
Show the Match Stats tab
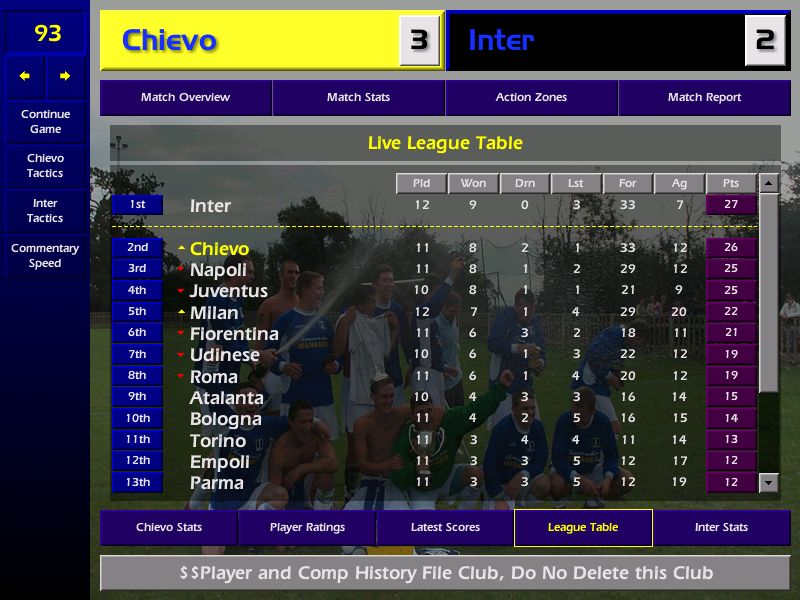pyautogui.click(x=358, y=98)
